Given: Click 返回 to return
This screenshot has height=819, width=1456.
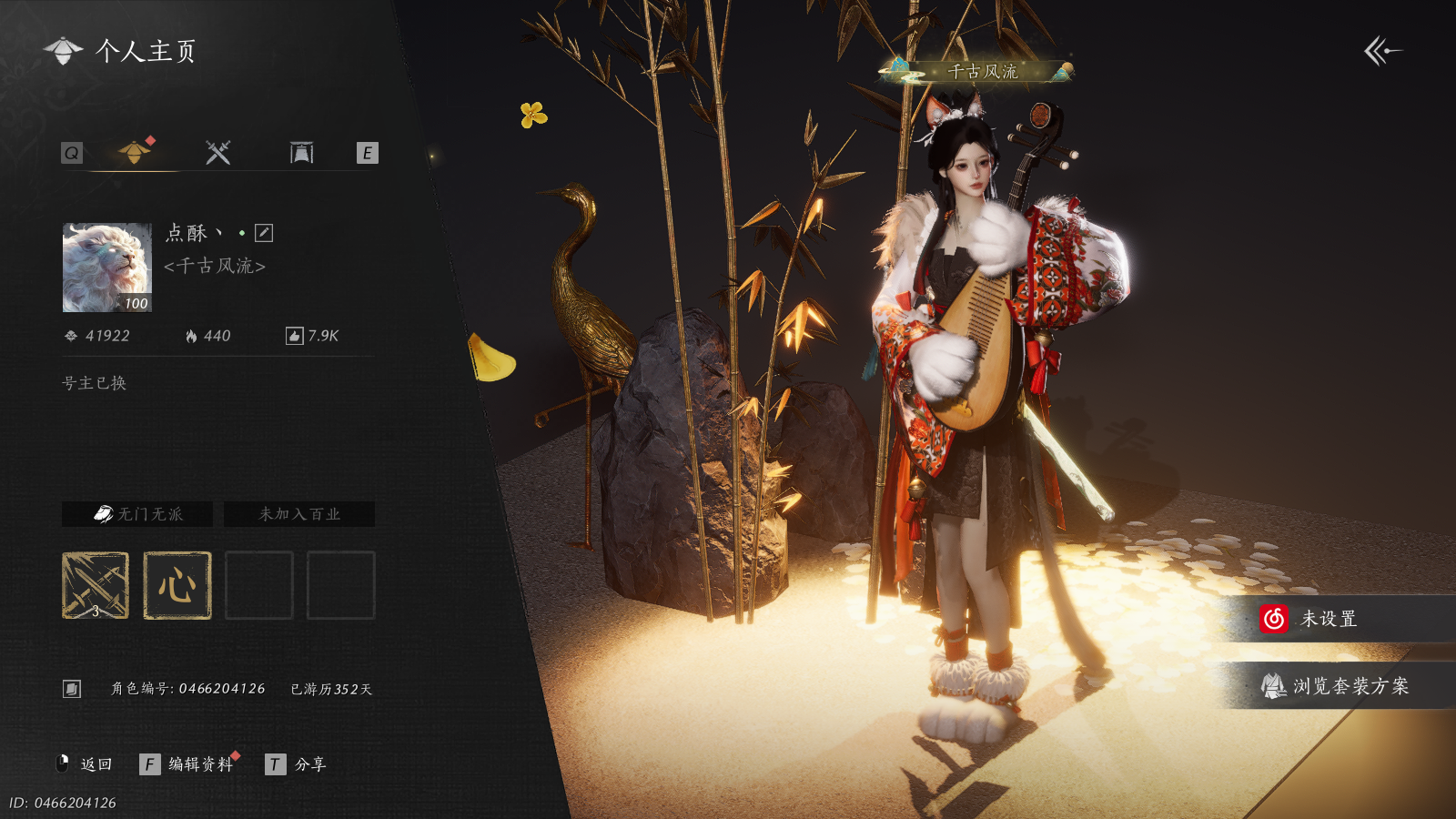Looking at the screenshot, I should pyautogui.click(x=86, y=764).
